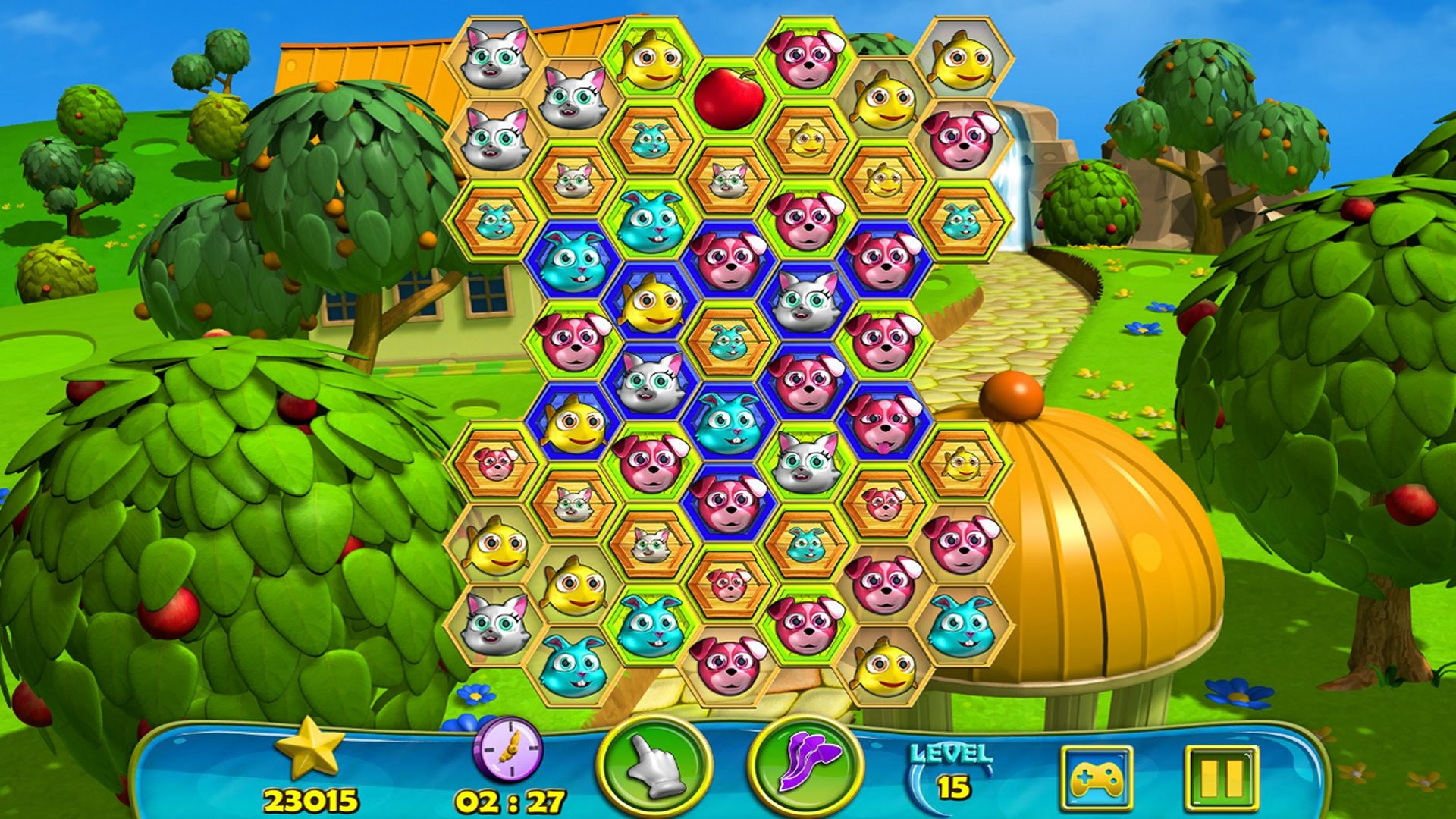Screen dimensions: 1456x819
Task: Select the red apple on the board
Action: tap(726, 99)
